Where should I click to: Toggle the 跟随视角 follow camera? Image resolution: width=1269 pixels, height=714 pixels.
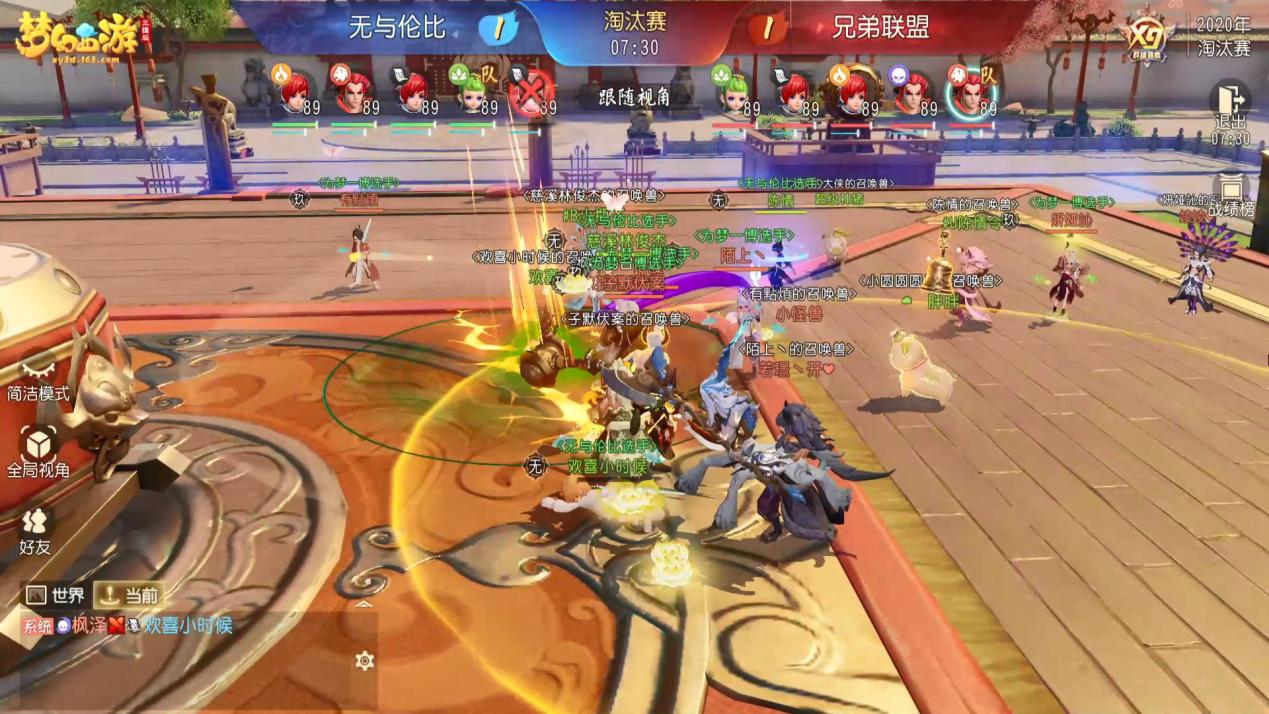tap(634, 95)
